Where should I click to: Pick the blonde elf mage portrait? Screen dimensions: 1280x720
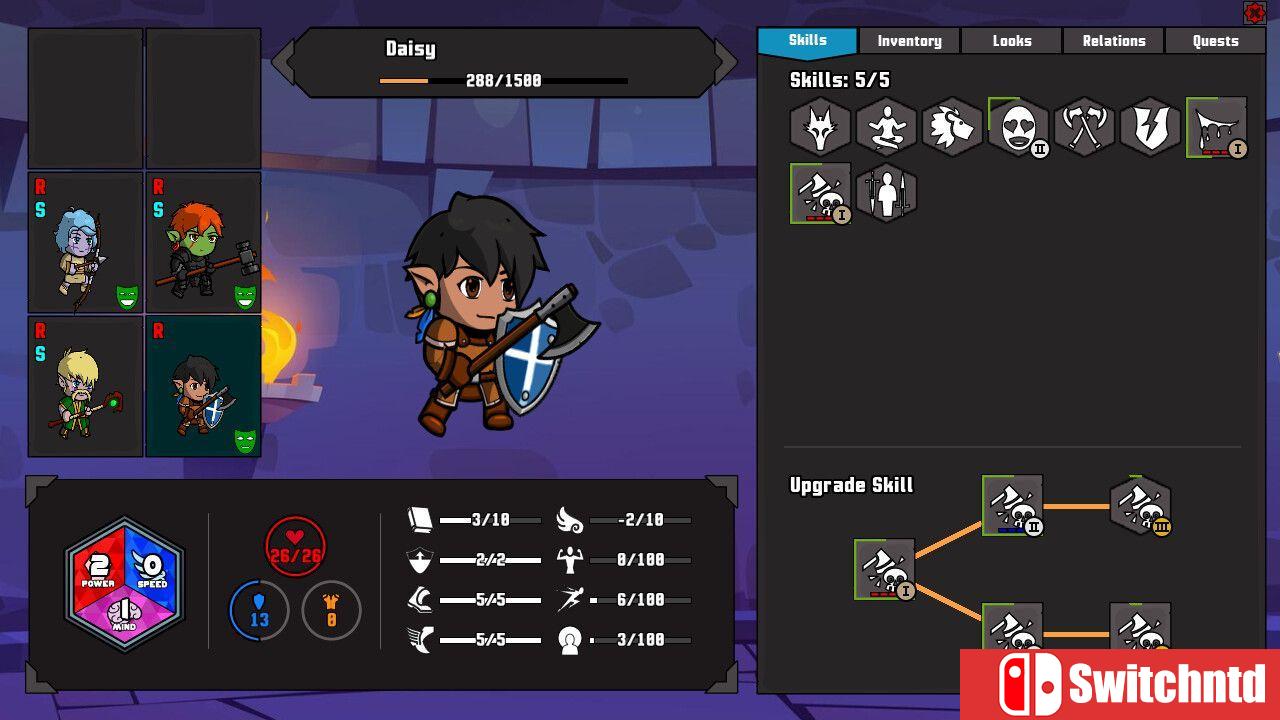86,387
